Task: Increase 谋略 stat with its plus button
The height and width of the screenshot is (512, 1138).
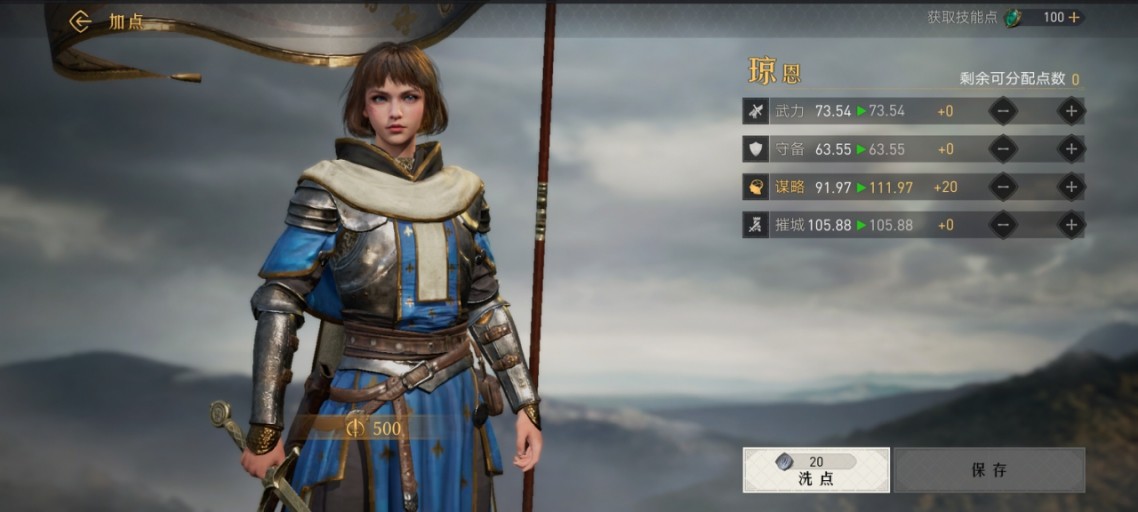Action: pos(1071,187)
